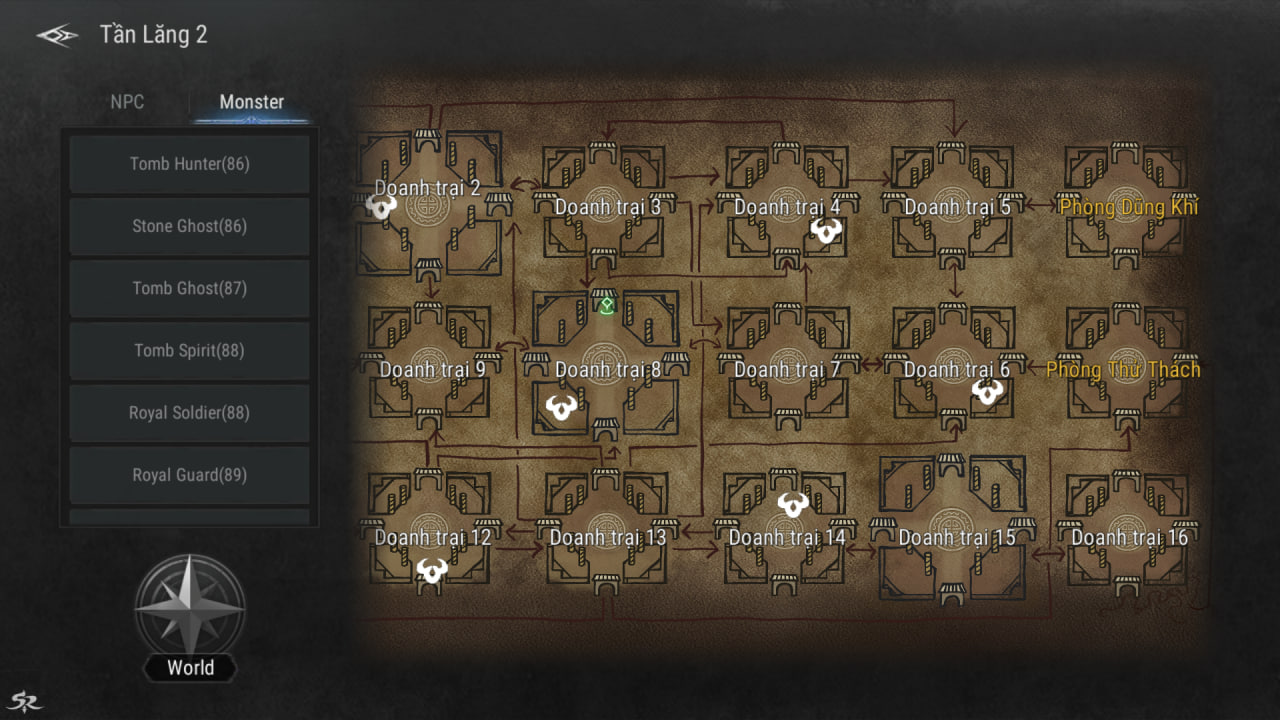Select the Royal Soldier(88) row
The width and height of the screenshot is (1280, 720).
point(189,412)
